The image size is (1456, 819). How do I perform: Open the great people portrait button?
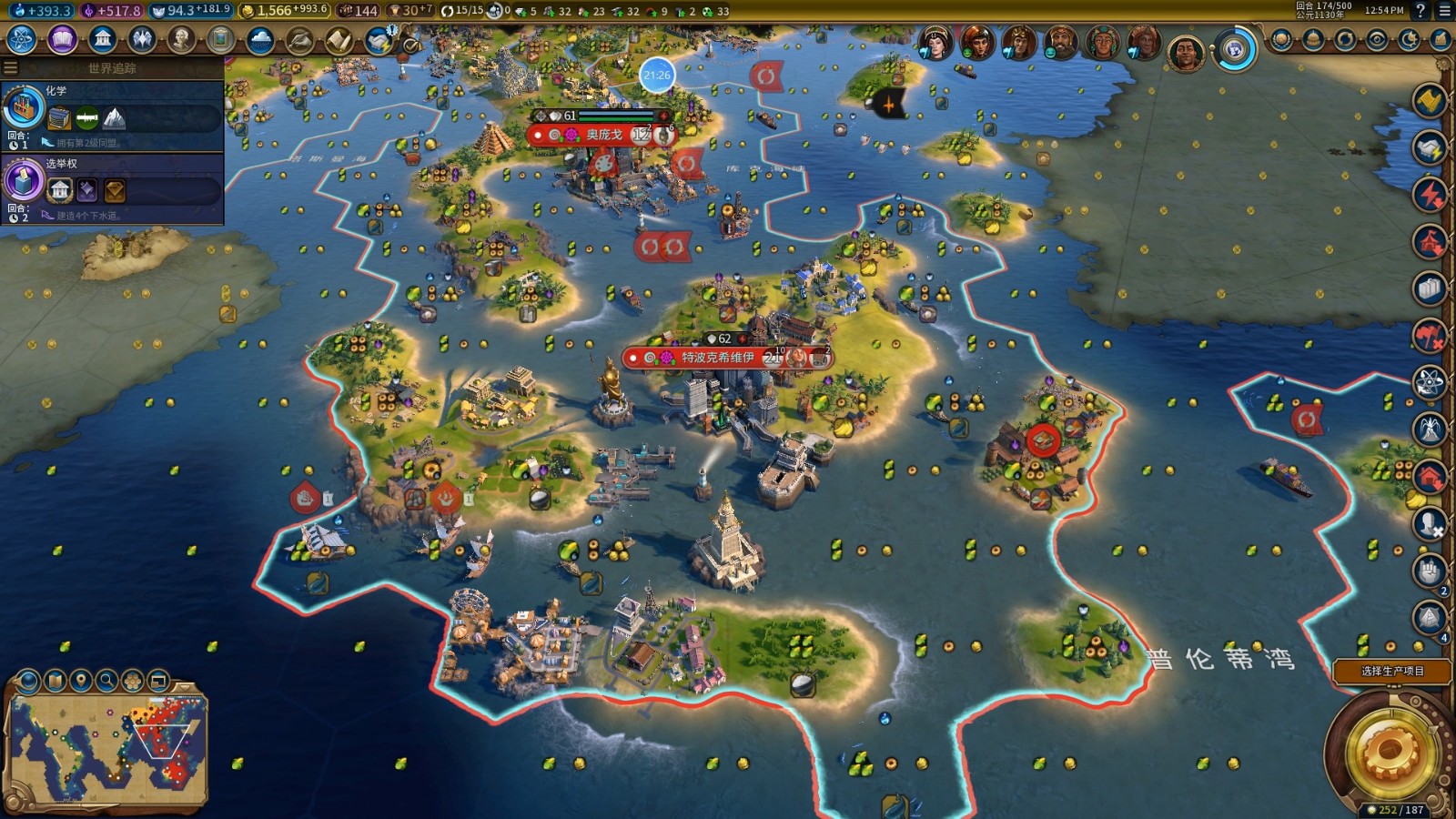click(x=181, y=40)
